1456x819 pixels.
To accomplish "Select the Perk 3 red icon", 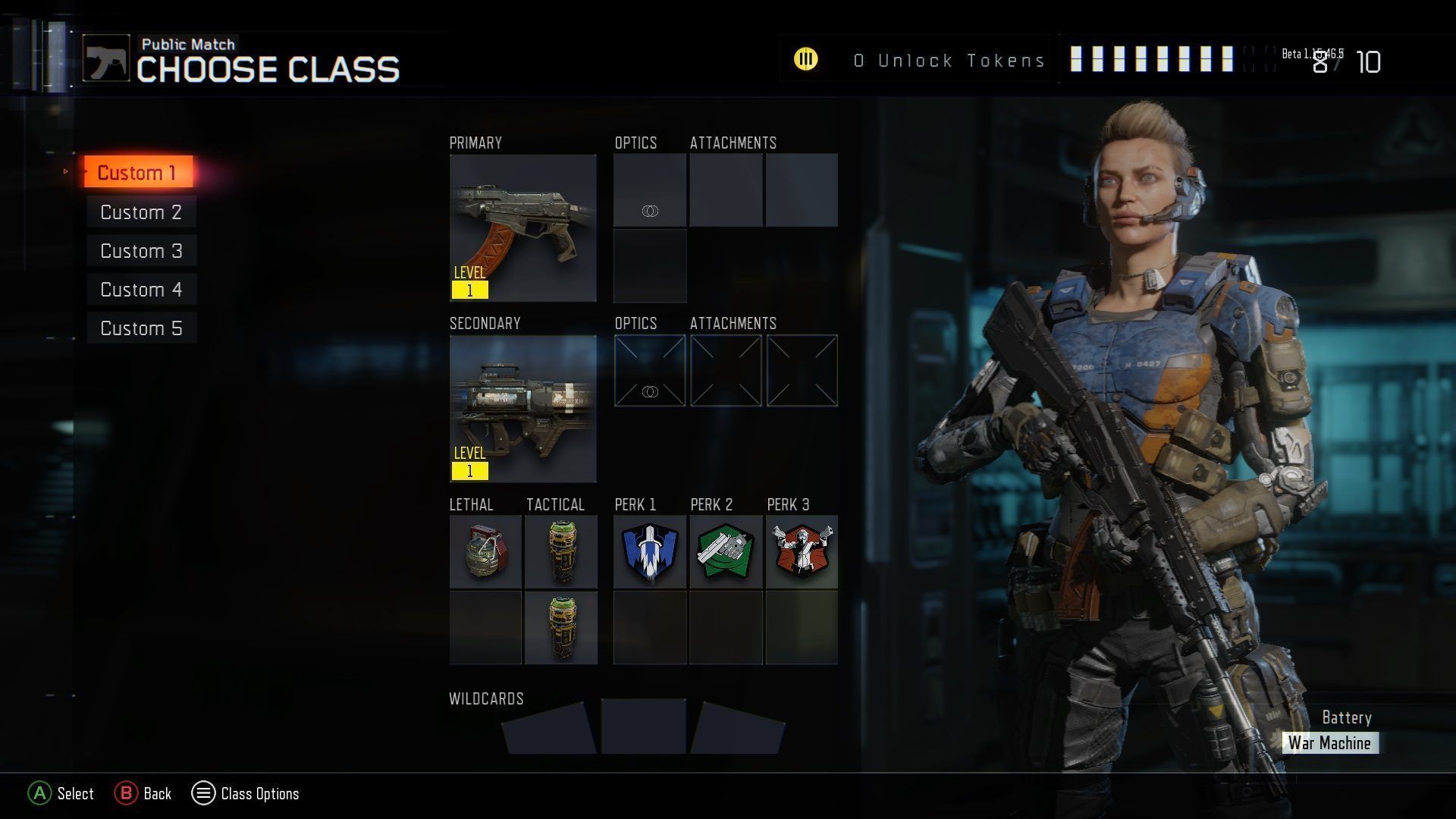I will (802, 552).
